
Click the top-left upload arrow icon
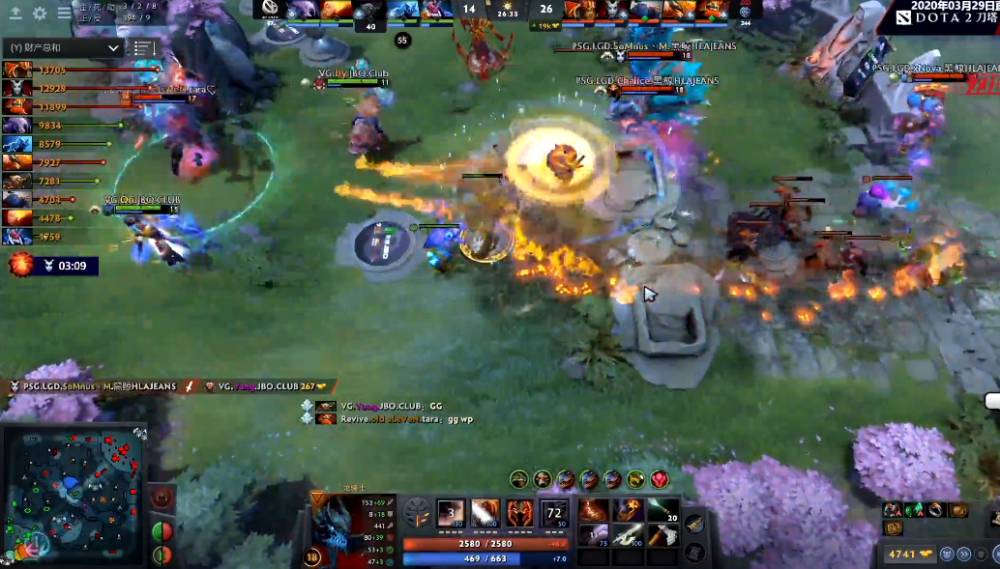coord(15,13)
